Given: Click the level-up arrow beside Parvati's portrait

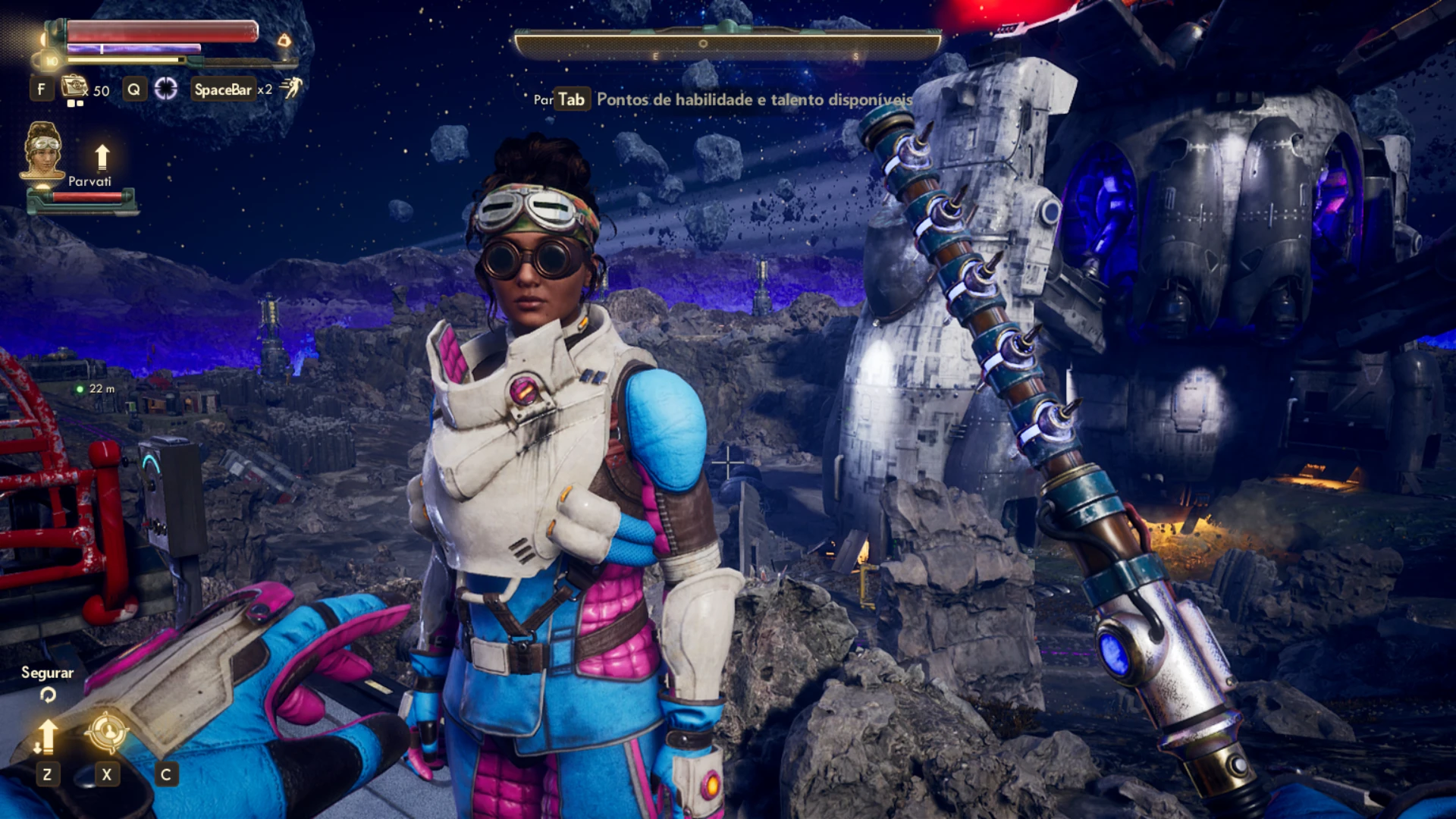Looking at the screenshot, I should click(102, 157).
